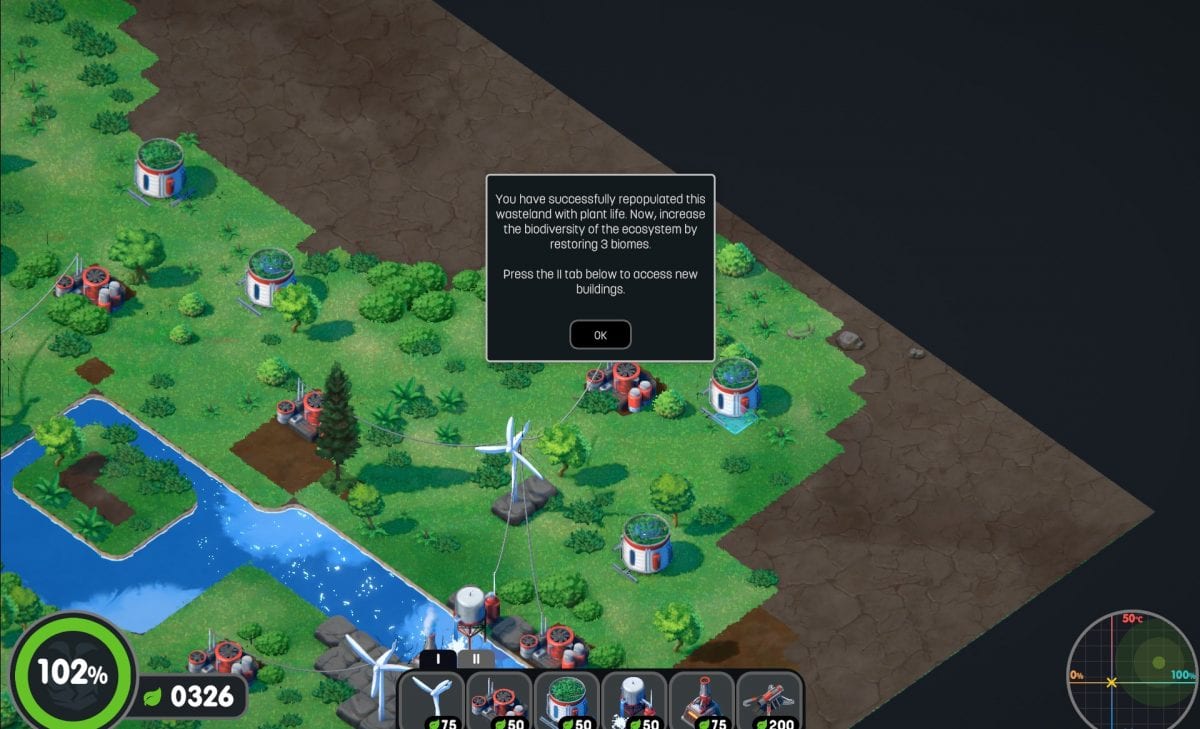The image size is (1200, 729).
Task: Click the 102% restoration progress ring
Action: [72, 672]
